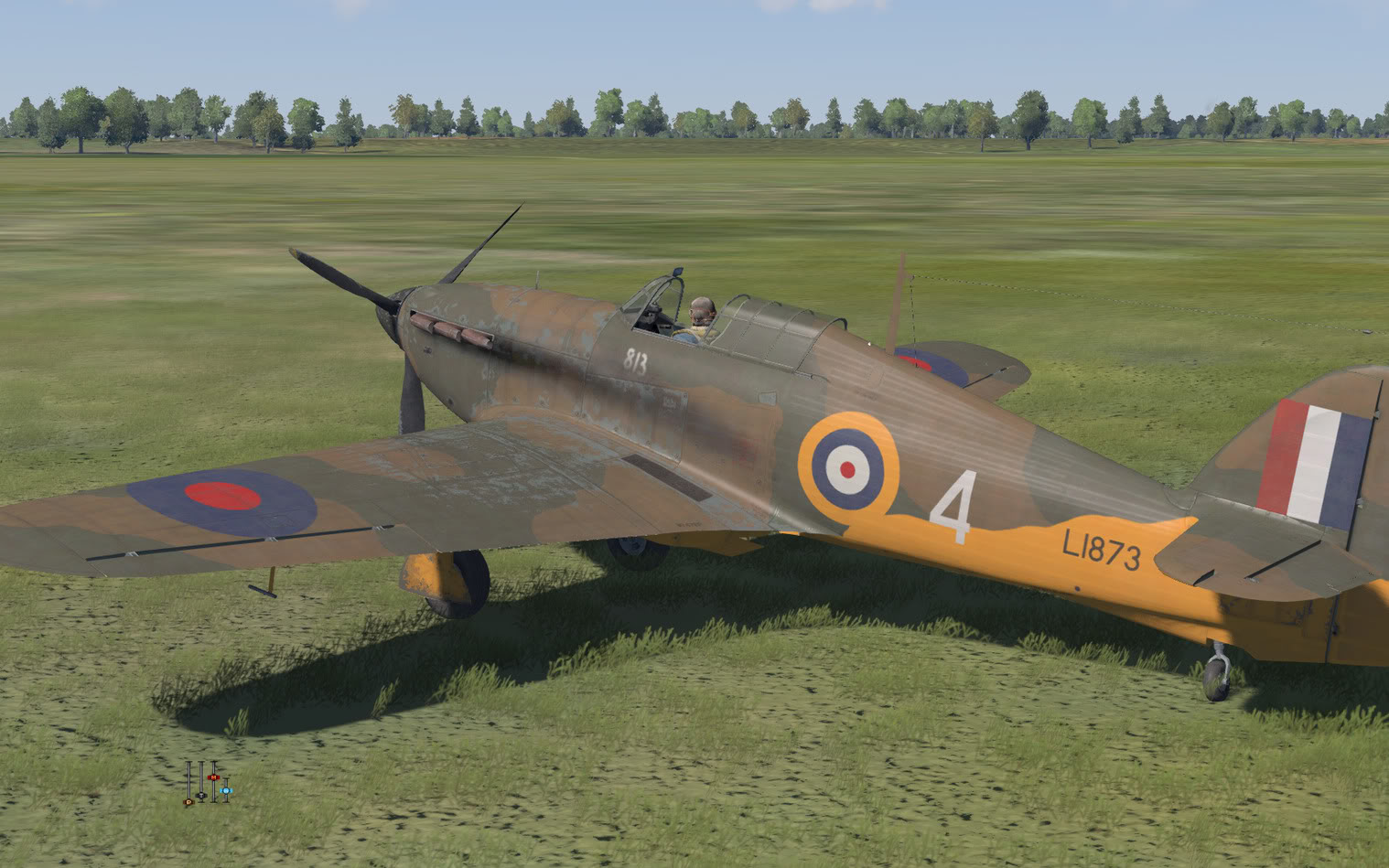Select the blue radiator lever handle
This screenshot has width=1389, height=868.
[x=226, y=789]
